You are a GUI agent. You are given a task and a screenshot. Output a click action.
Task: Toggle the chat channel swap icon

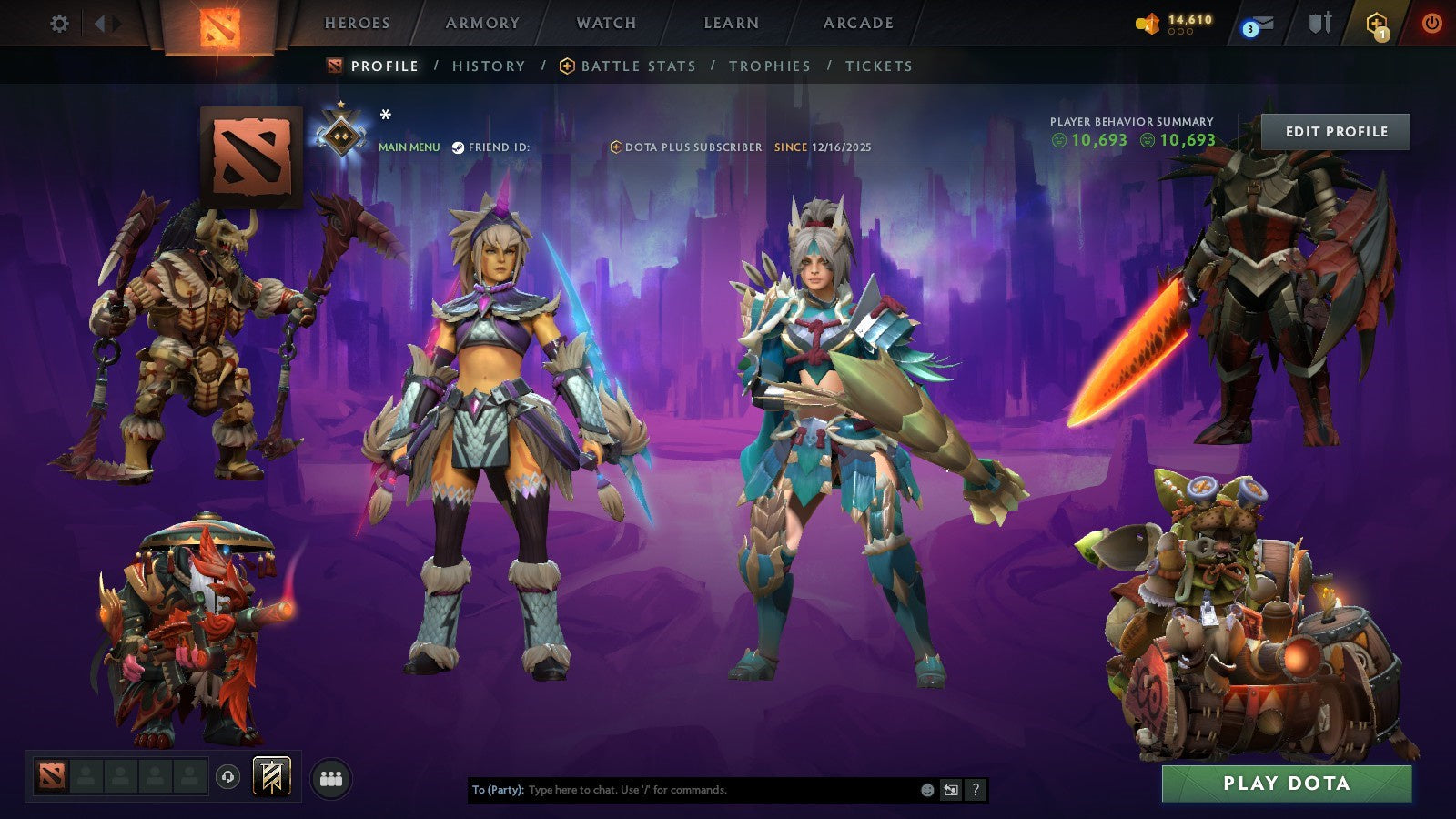click(x=951, y=790)
